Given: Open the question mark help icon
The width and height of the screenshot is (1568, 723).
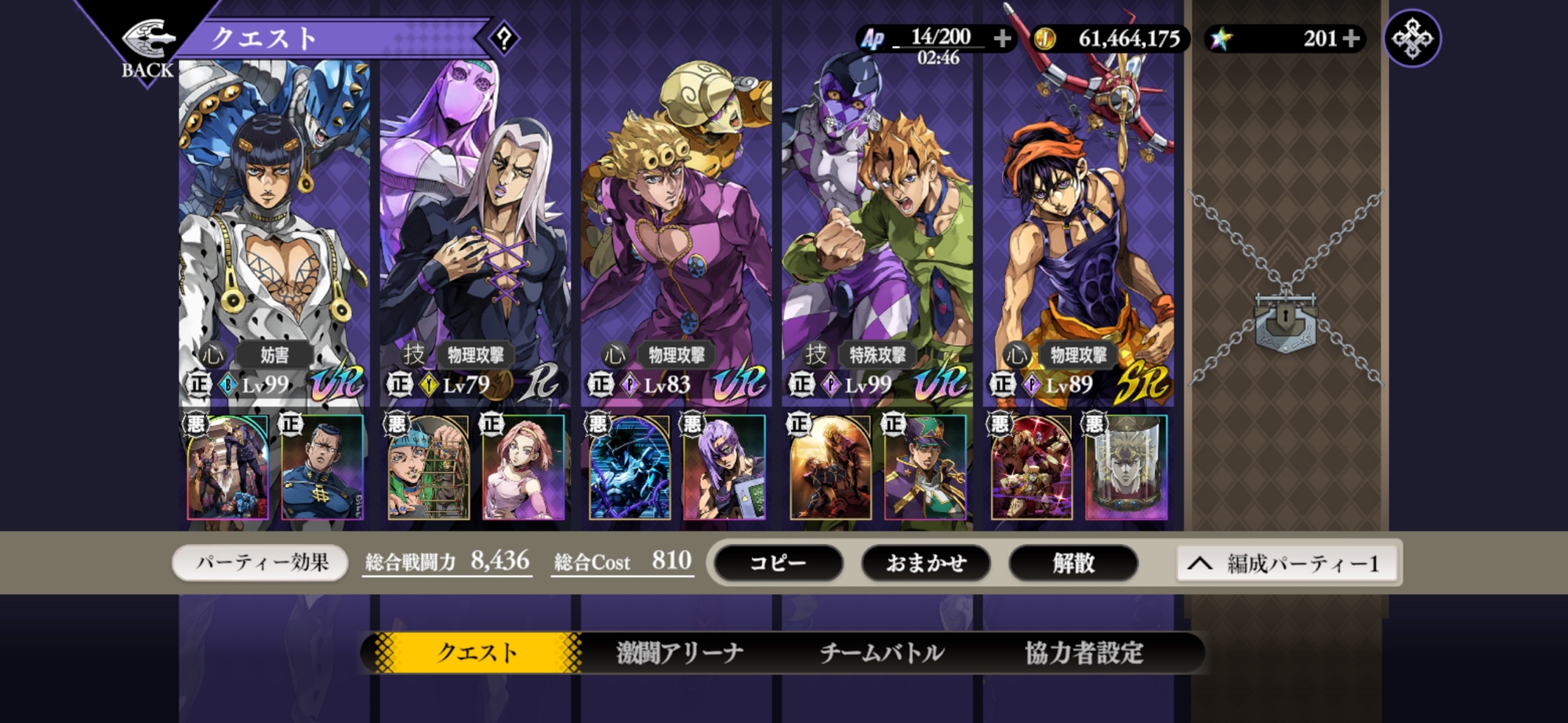Looking at the screenshot, I should (x=504, y=38).
